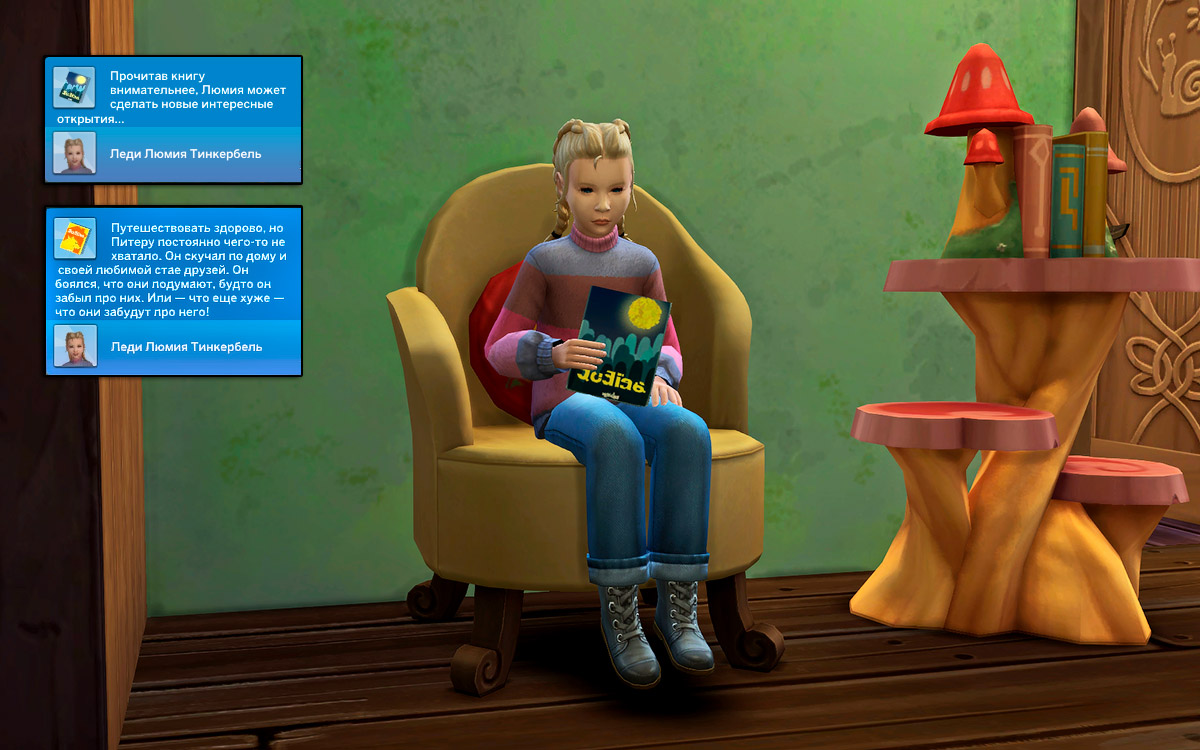Viewport: 1200px width, 750px height.
Task: Click the orange book icon in the notification
Action: [74, 238]
